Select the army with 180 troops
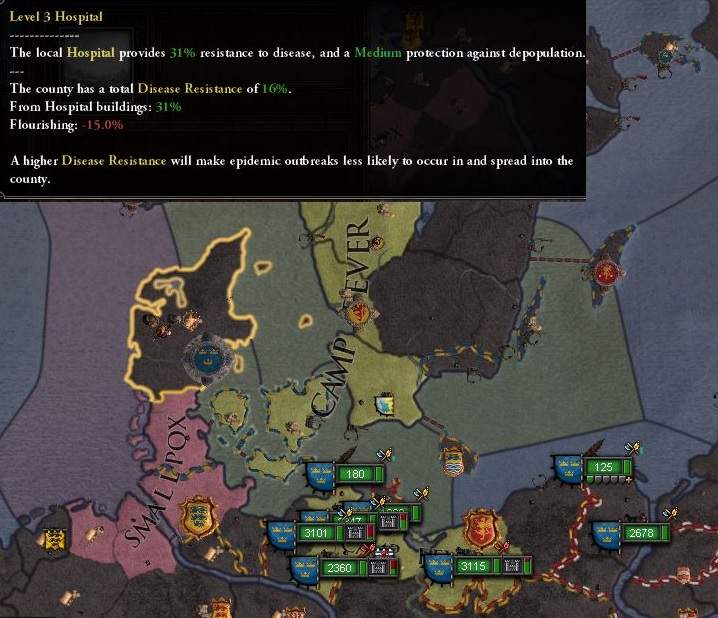The height and width of the screenshot is (618, 718). (x=353, y=474)
